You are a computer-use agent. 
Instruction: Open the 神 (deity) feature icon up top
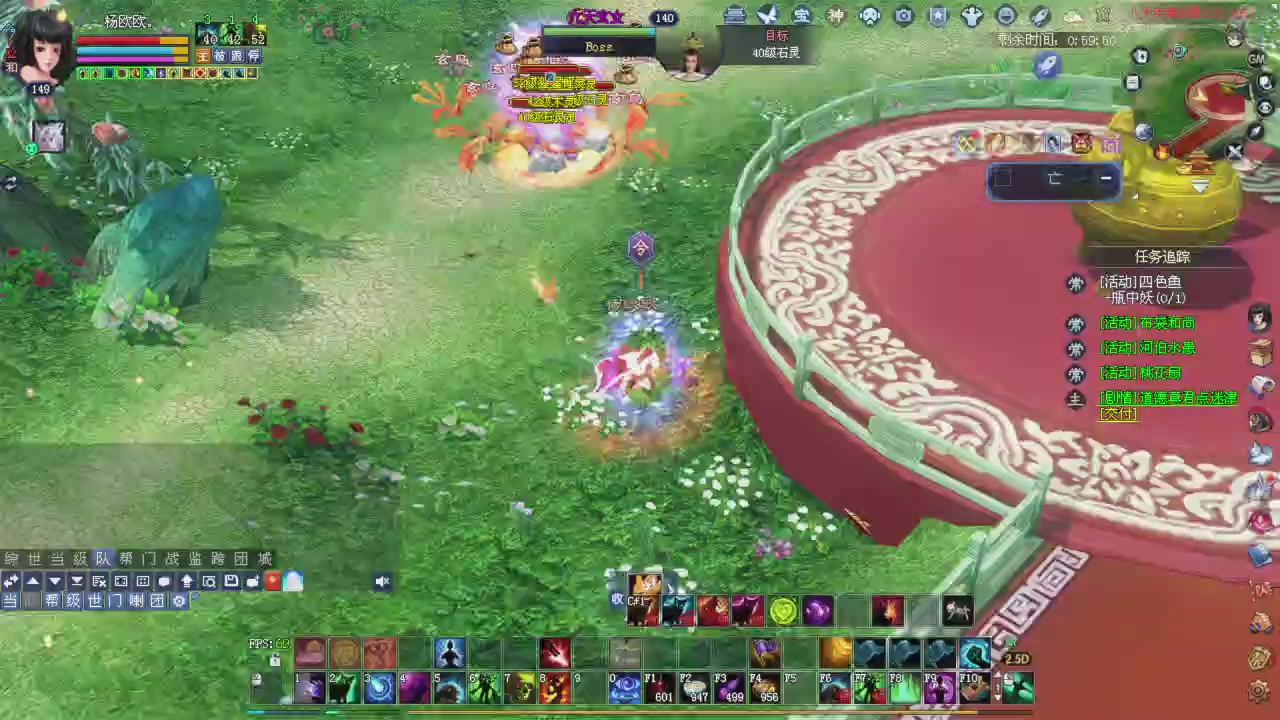click(x=838, y=15)
